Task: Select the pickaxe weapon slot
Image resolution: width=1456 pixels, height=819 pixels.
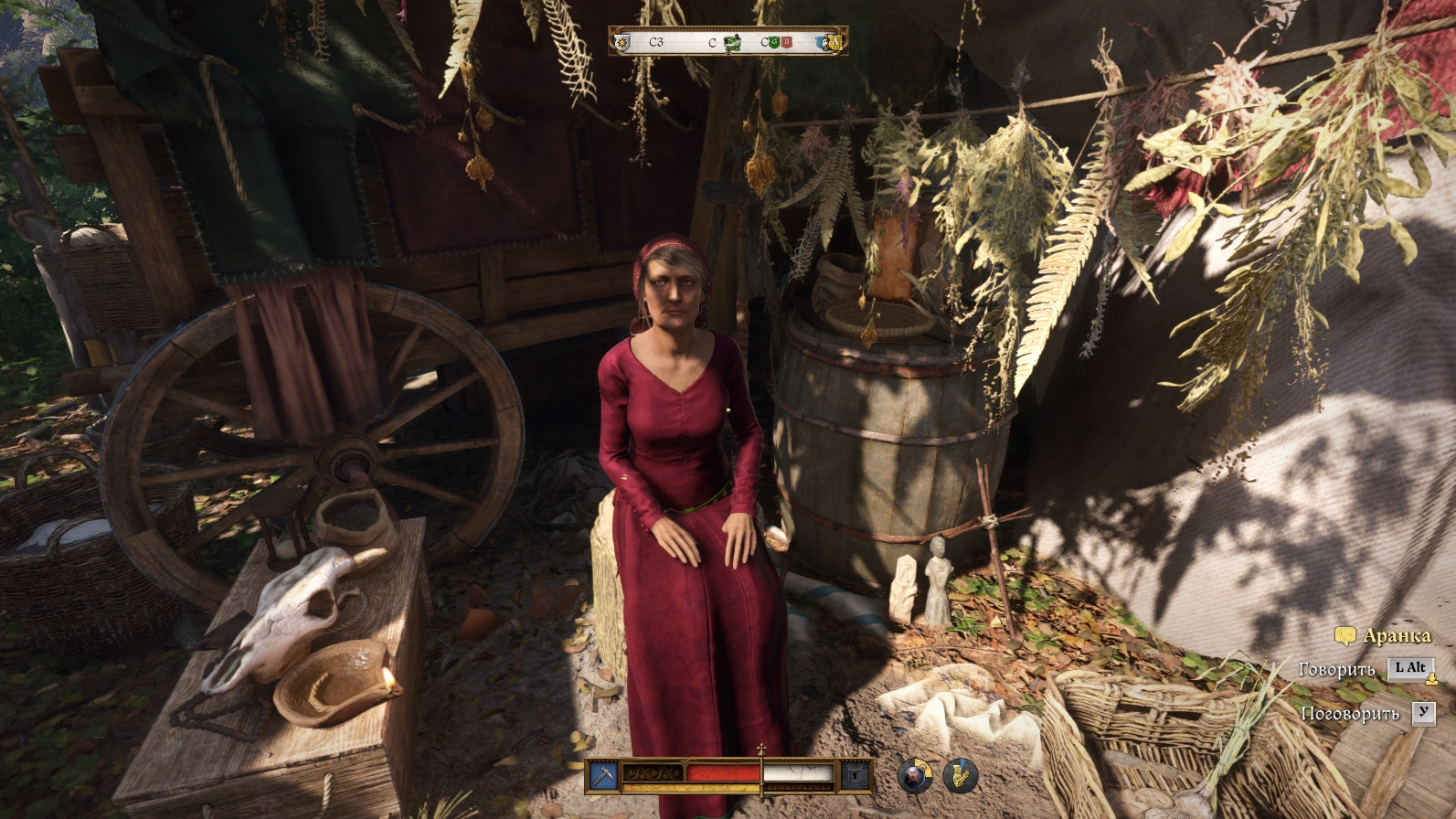Action: [603, 776]
